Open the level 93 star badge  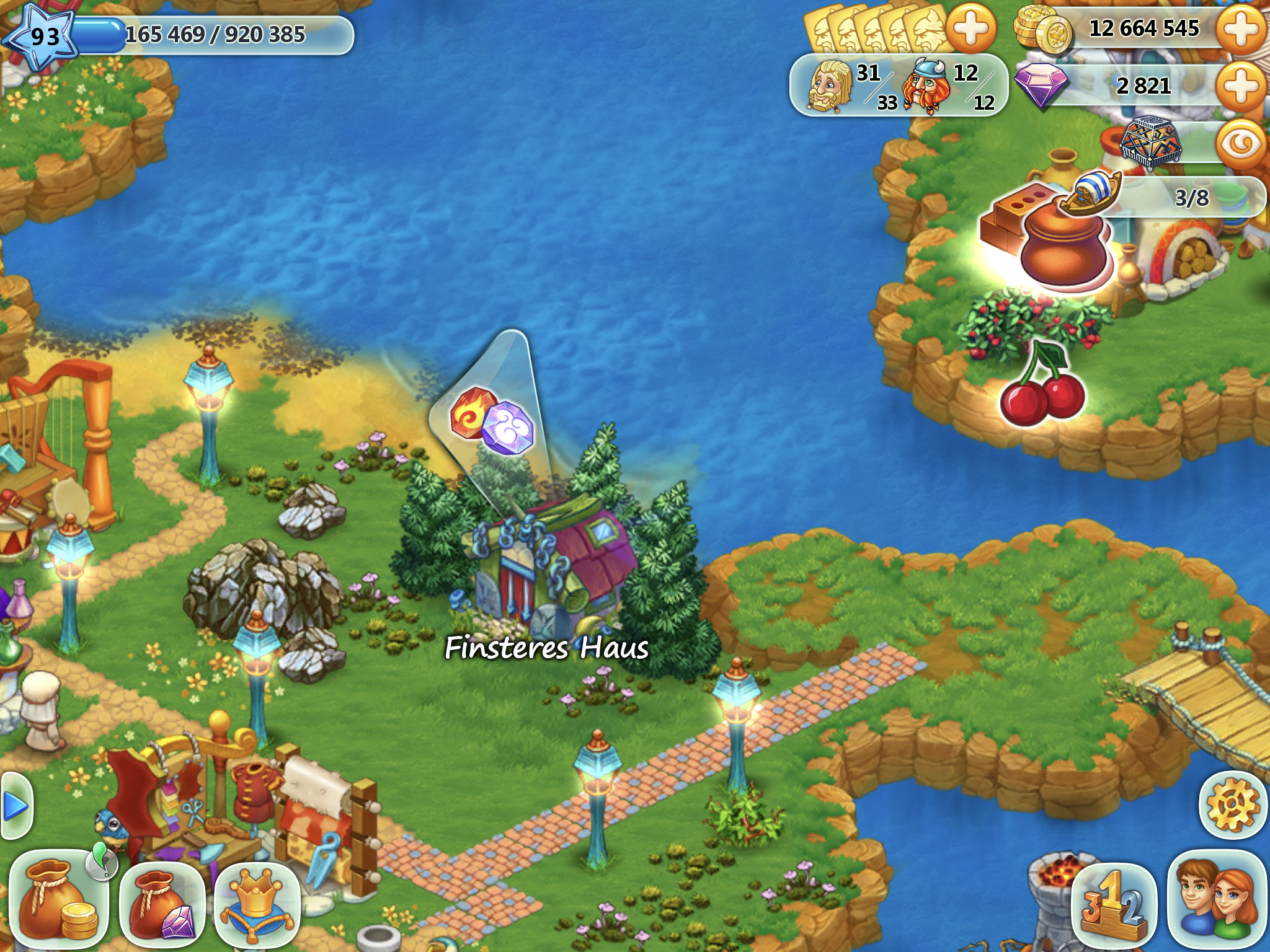pyautogui.click(x=43, y=36)
